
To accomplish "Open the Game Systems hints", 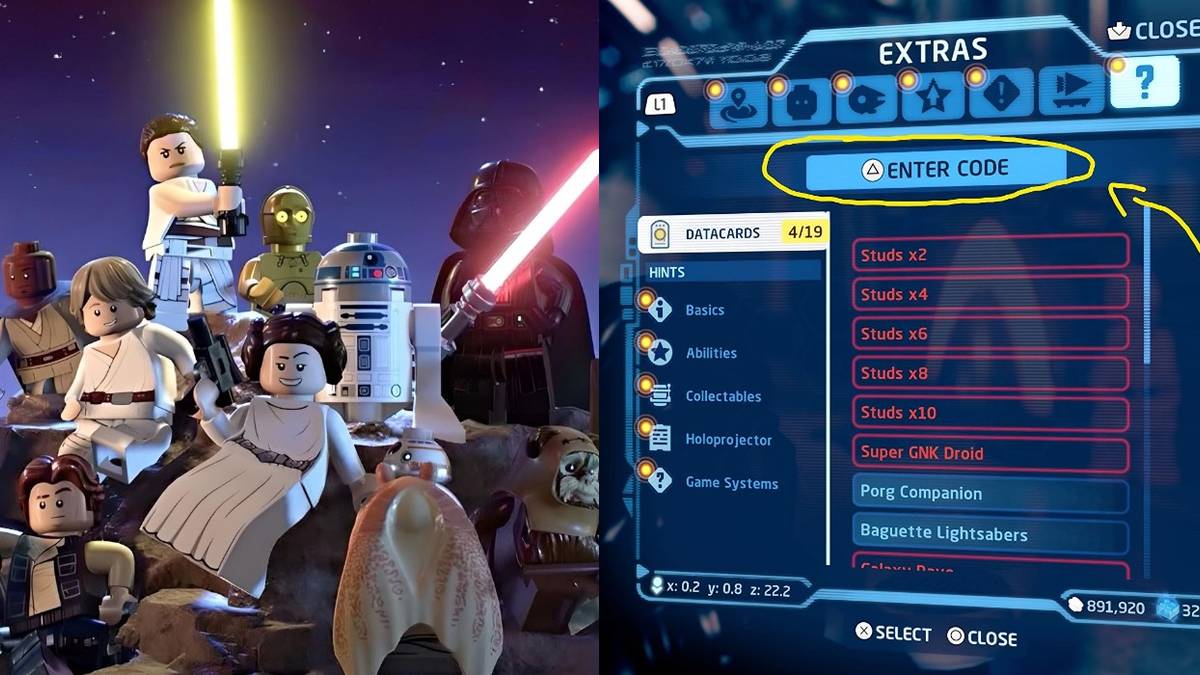I will (731, 483).
